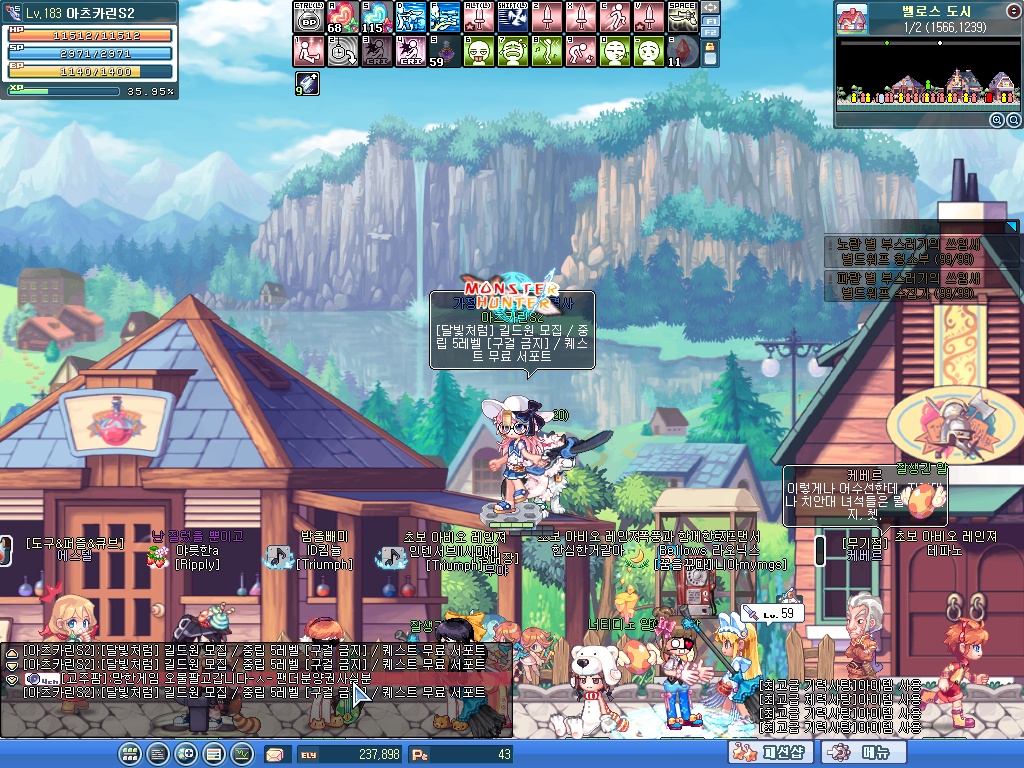
Task: Open the green graph monitor icon
Action: pyautogui.click(x=242, y=754)
